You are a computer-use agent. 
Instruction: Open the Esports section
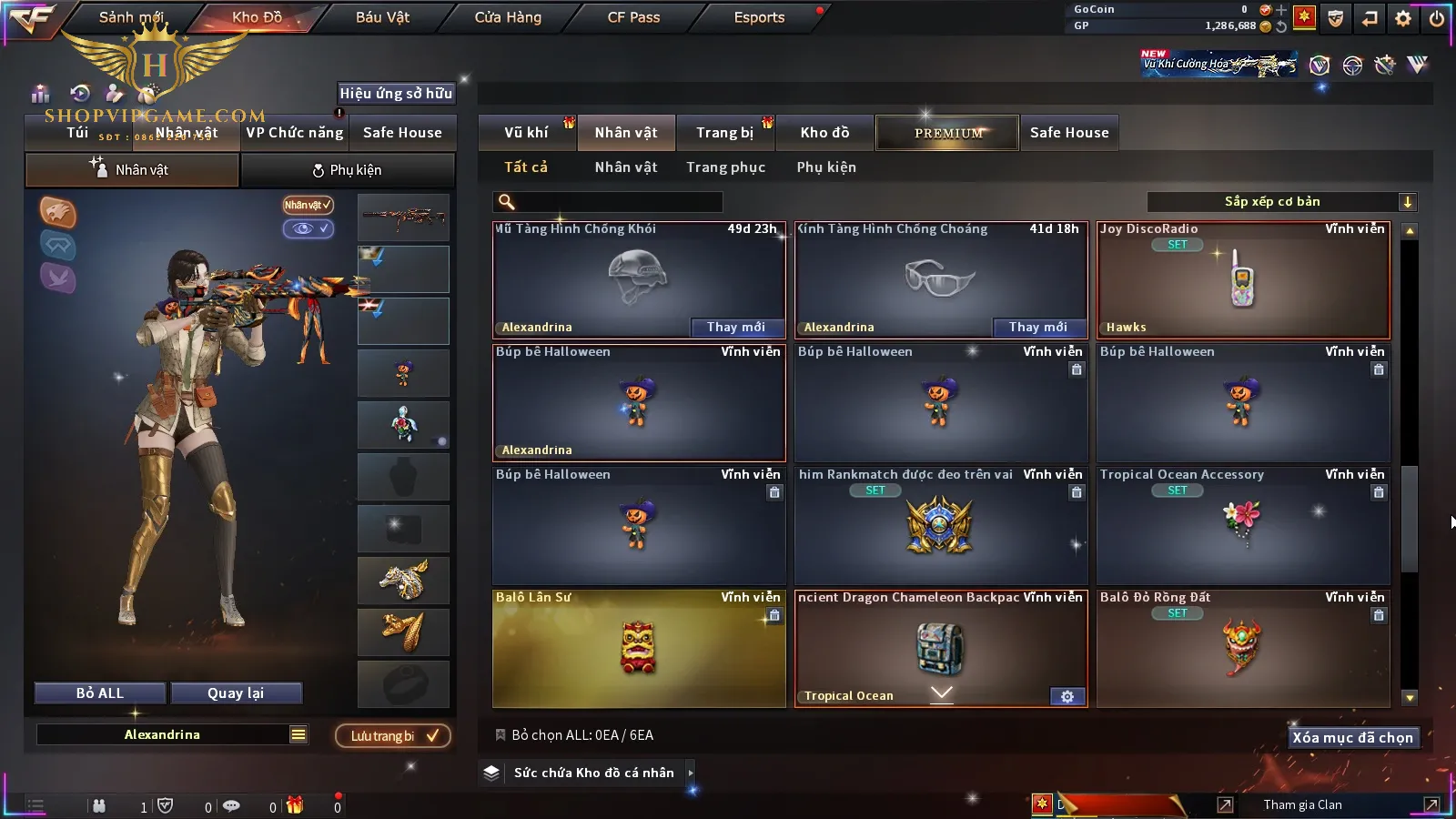(759, 17)
